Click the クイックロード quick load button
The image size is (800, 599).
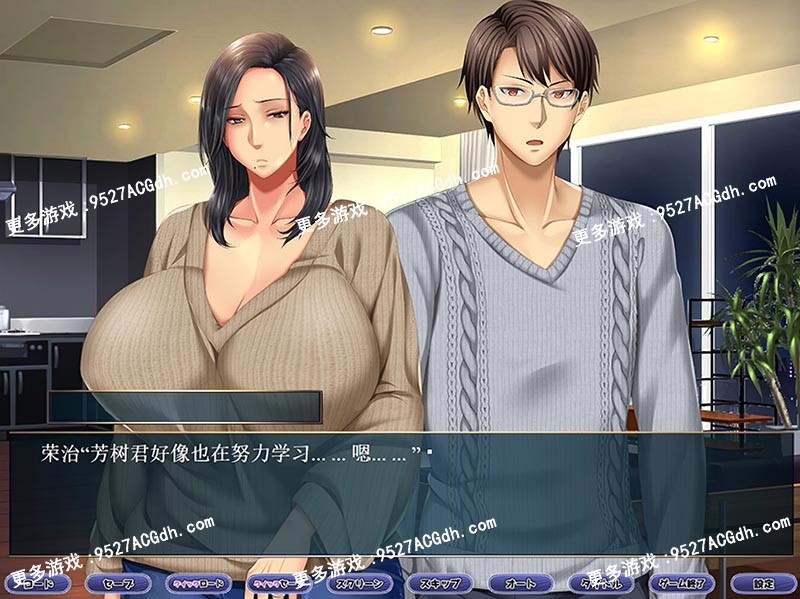(x=198, y=582)
